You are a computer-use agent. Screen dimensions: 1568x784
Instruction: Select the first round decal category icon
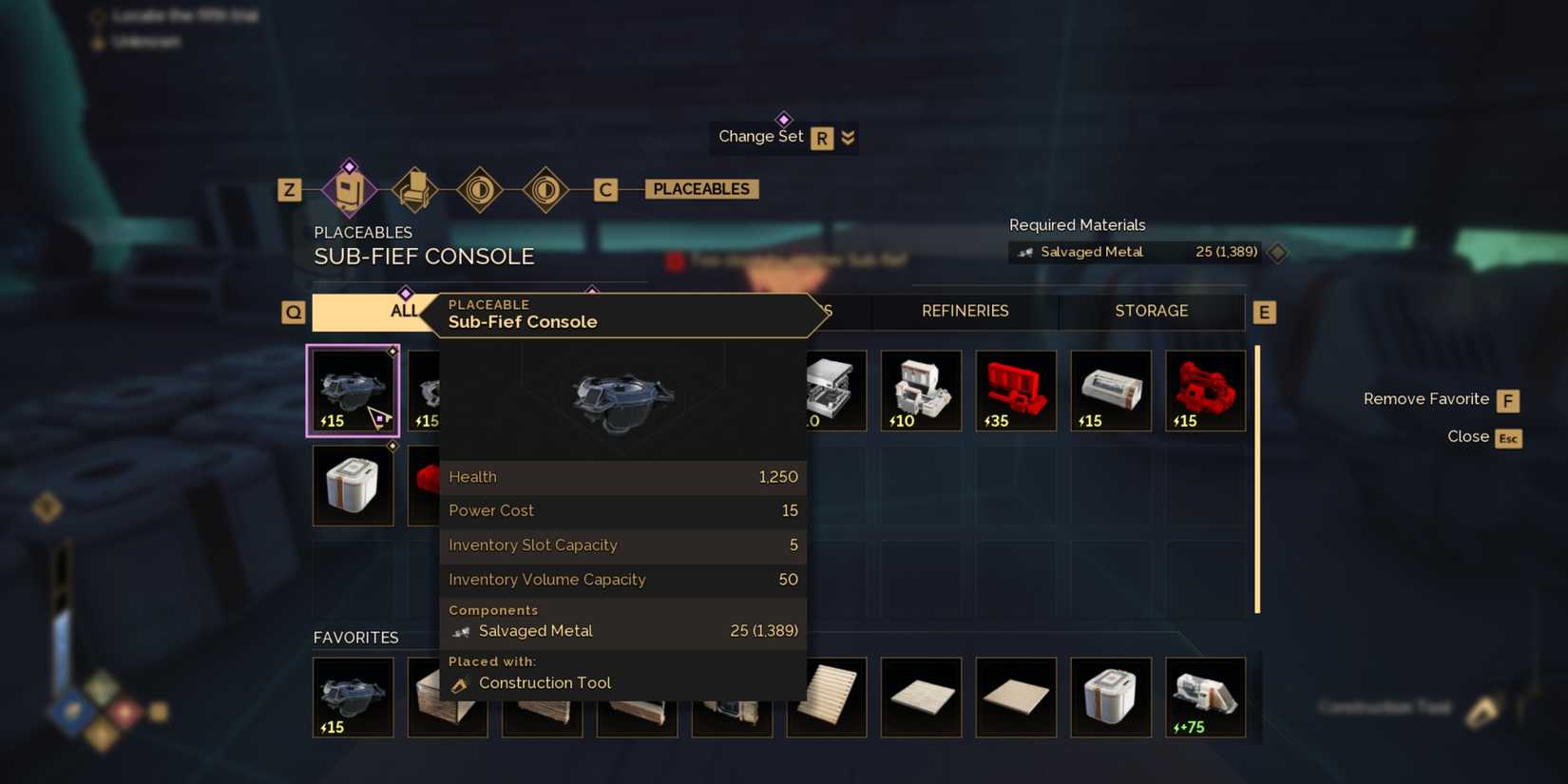[x=480, y=188]
